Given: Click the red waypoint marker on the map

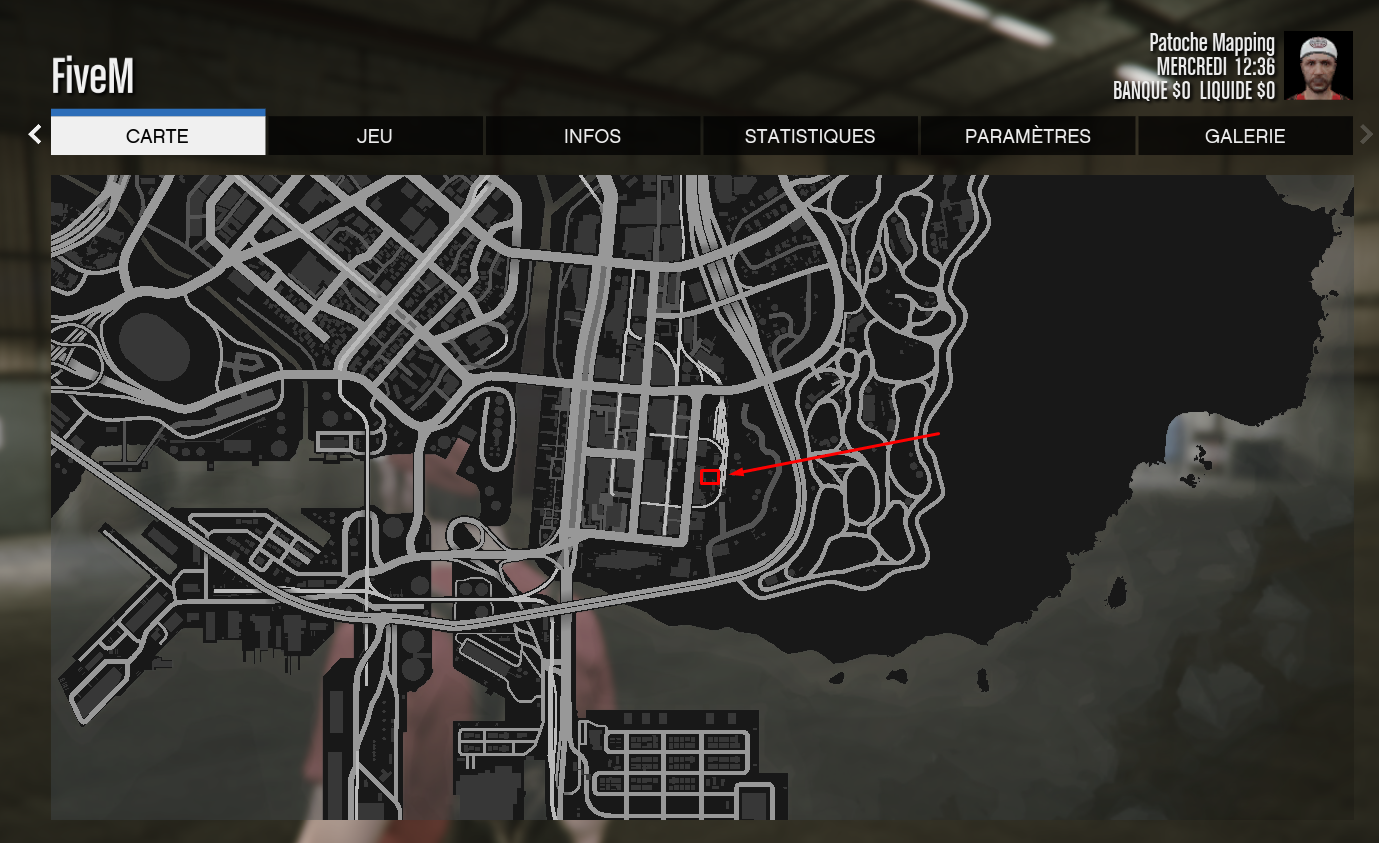Looking at the screenshot, I should [712, 477].
